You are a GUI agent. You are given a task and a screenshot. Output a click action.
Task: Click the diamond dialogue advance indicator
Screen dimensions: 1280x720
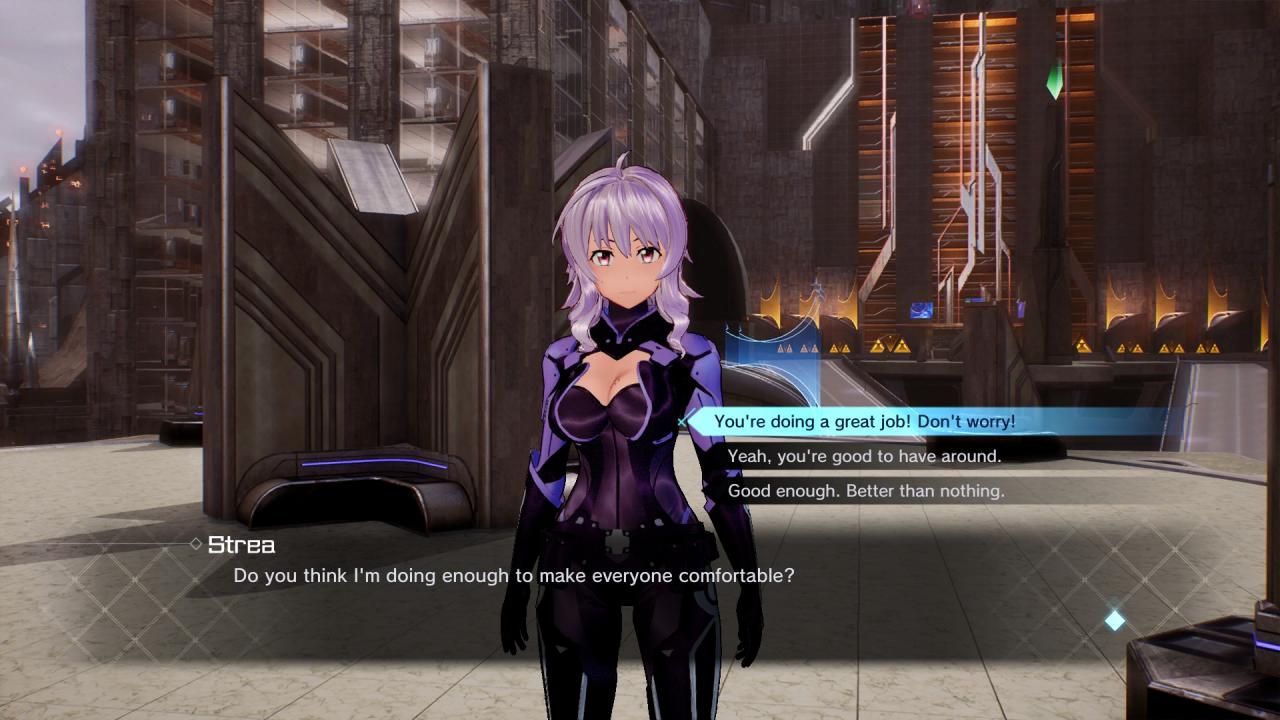point(1114,621)
